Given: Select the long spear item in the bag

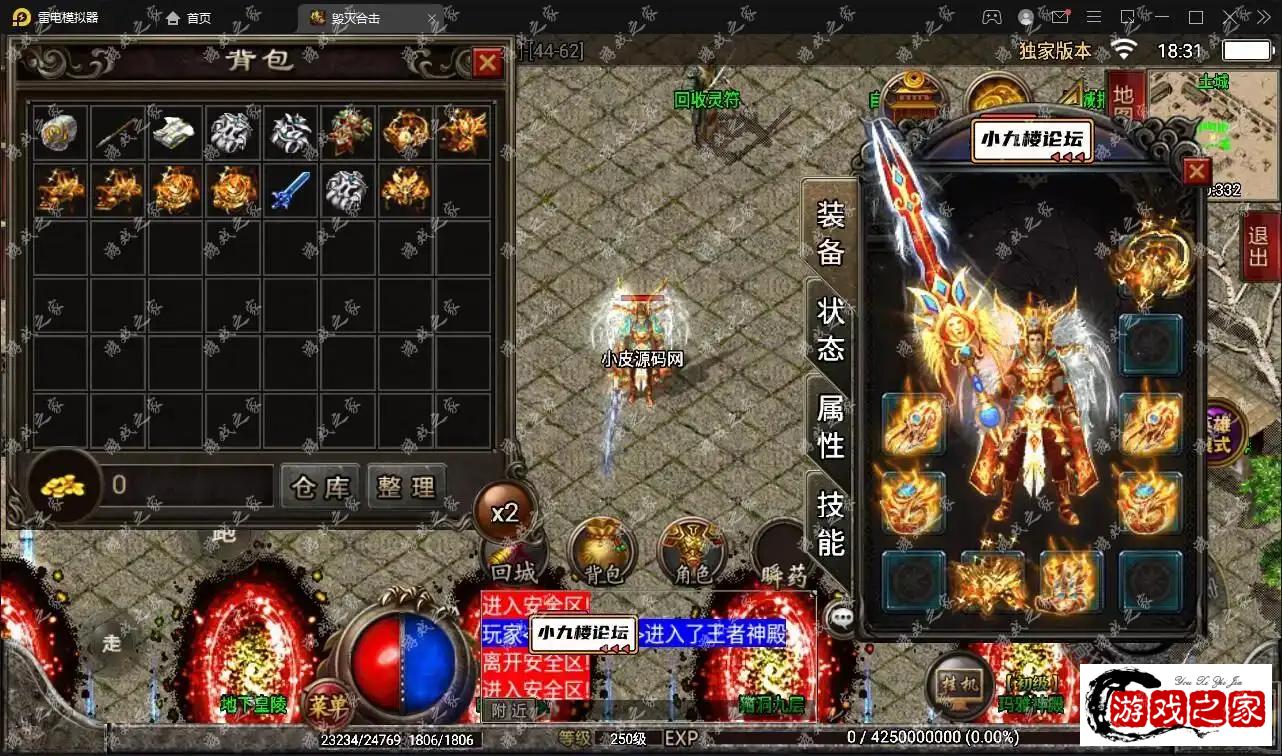Looking at the screenshot, I should tap(118, 133).
